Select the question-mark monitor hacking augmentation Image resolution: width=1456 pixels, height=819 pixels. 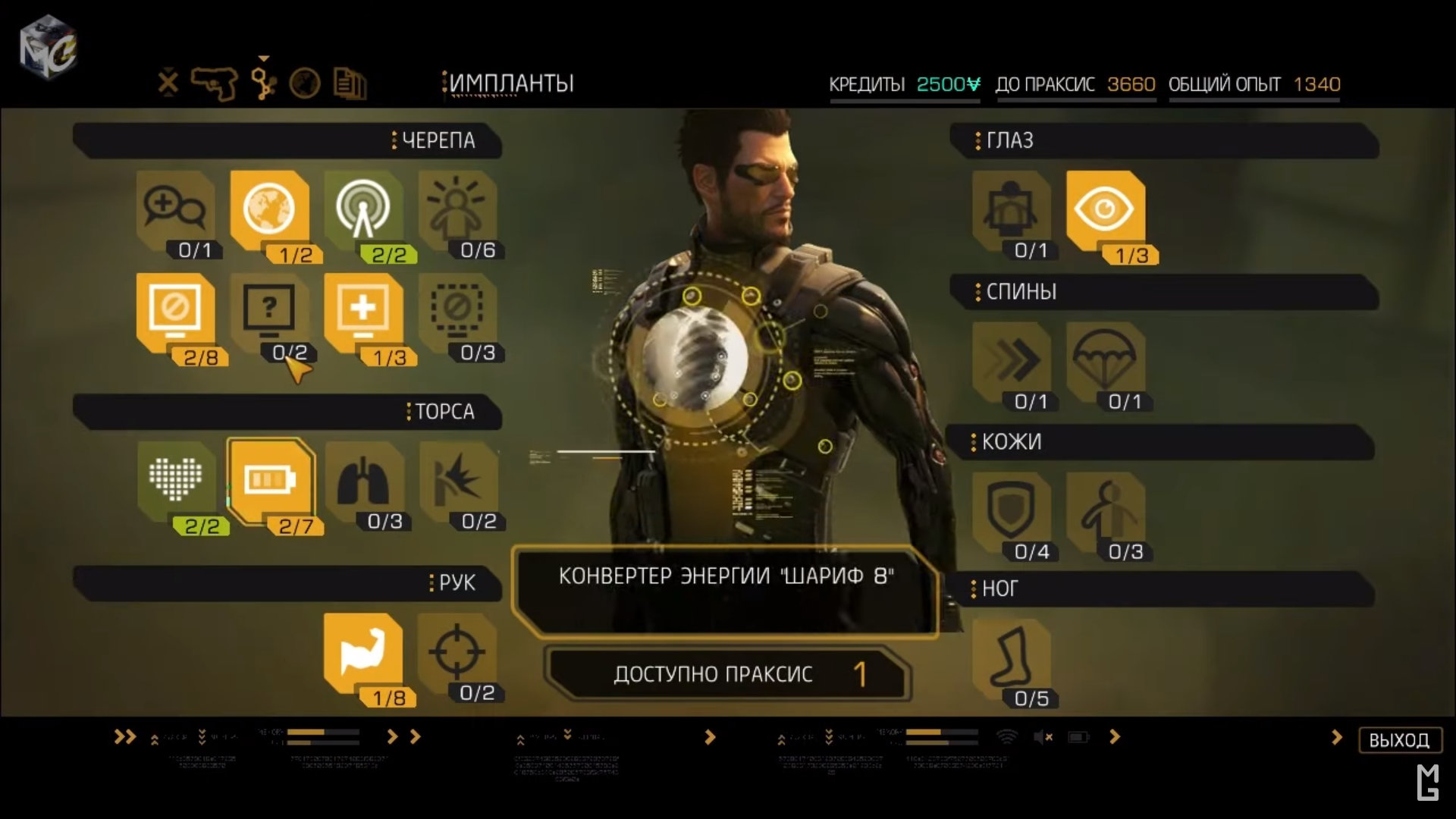(269, 311)
